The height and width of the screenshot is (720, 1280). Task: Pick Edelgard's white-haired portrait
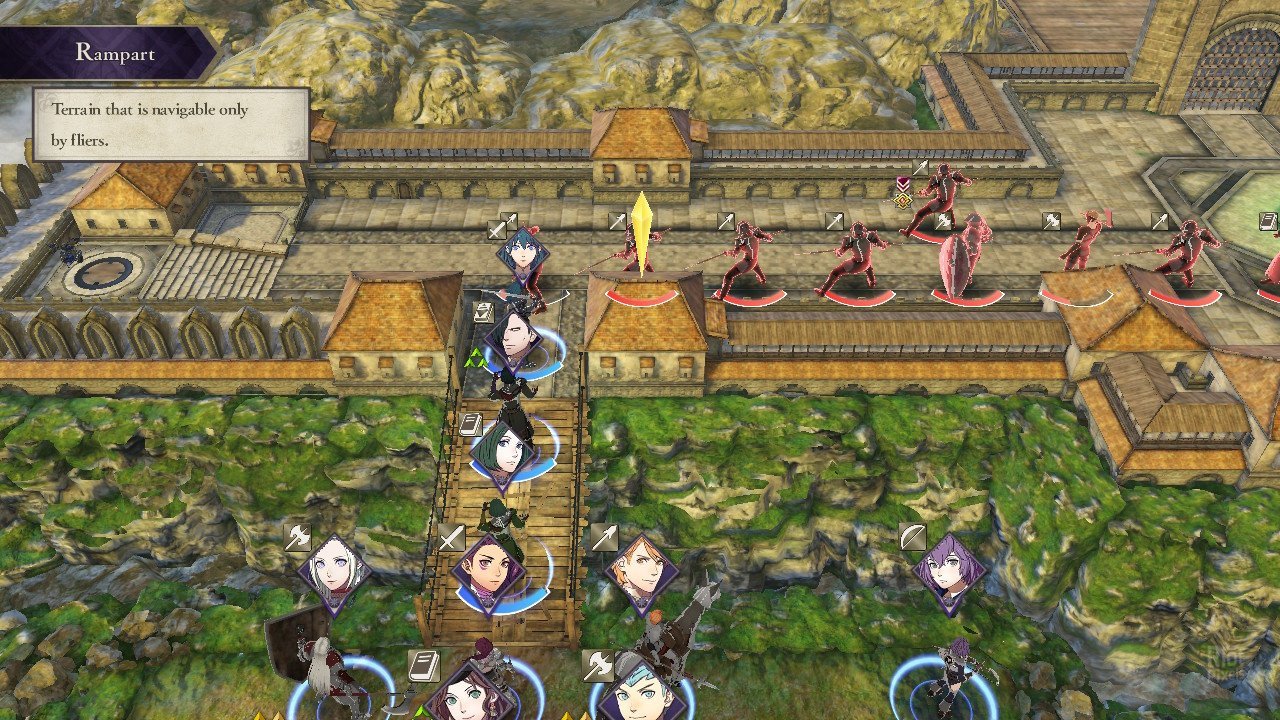coord(334,572)
